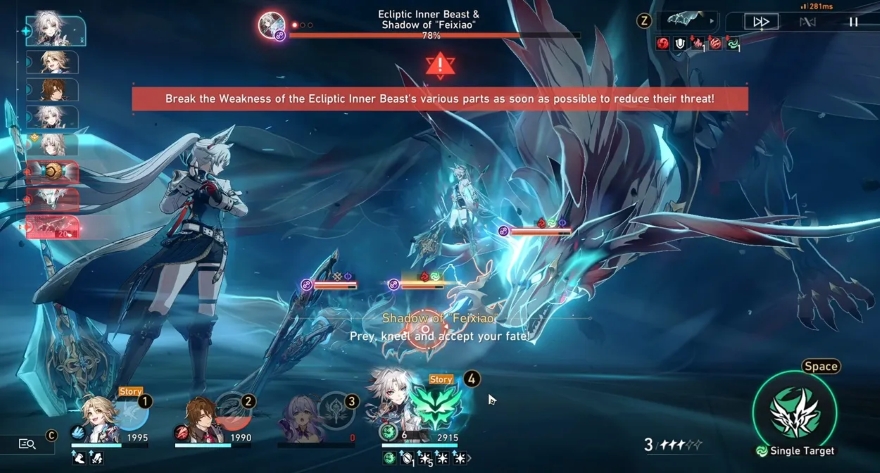
Task: Activate the first blonde character's ultimate
Action: point(130,411)
